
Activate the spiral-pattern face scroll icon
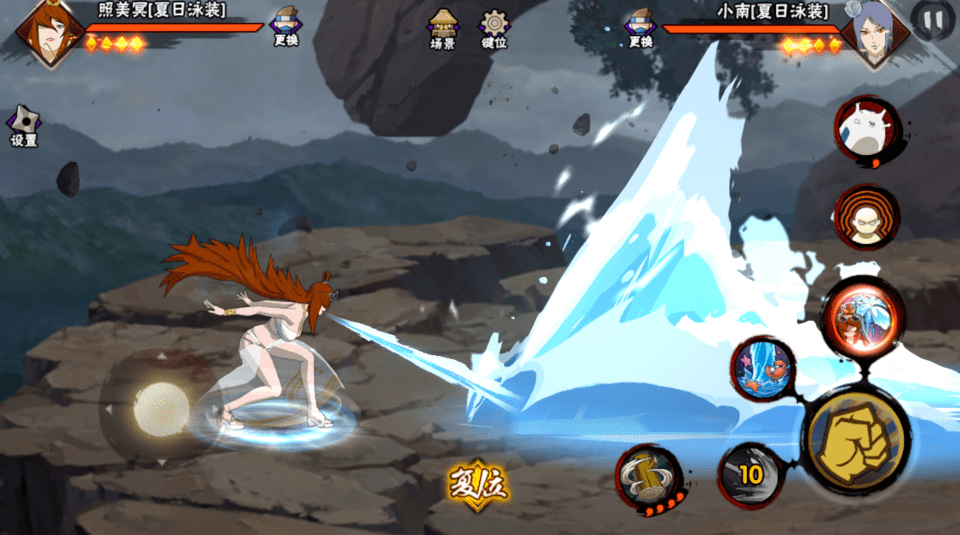coord(866,217)
